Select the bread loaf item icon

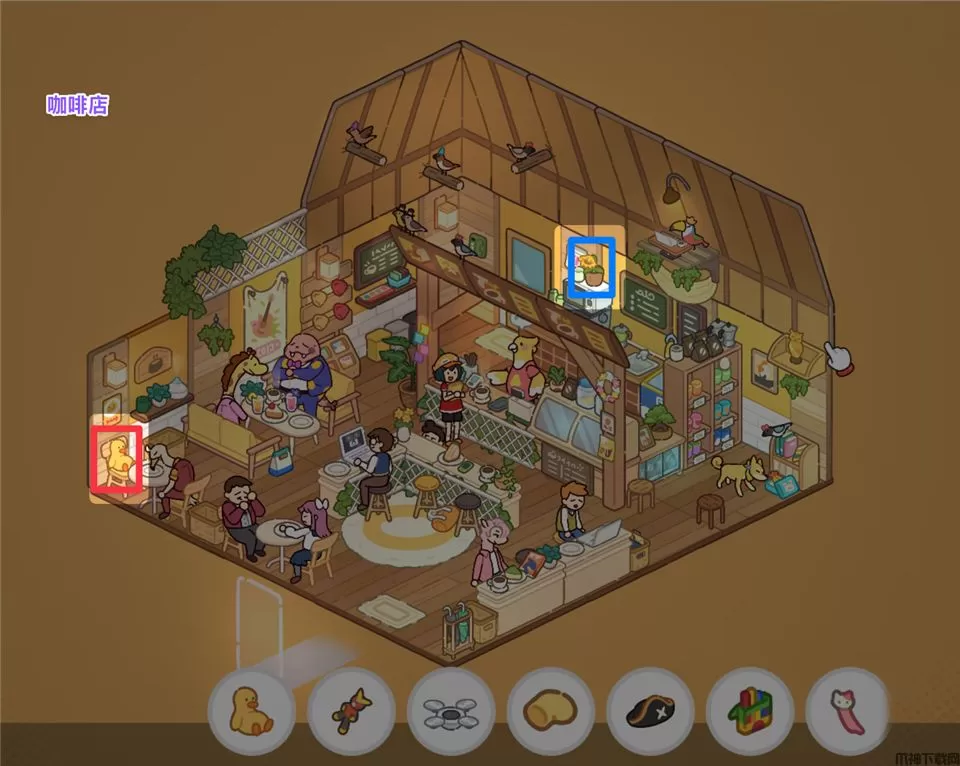[x=551, y=711]
